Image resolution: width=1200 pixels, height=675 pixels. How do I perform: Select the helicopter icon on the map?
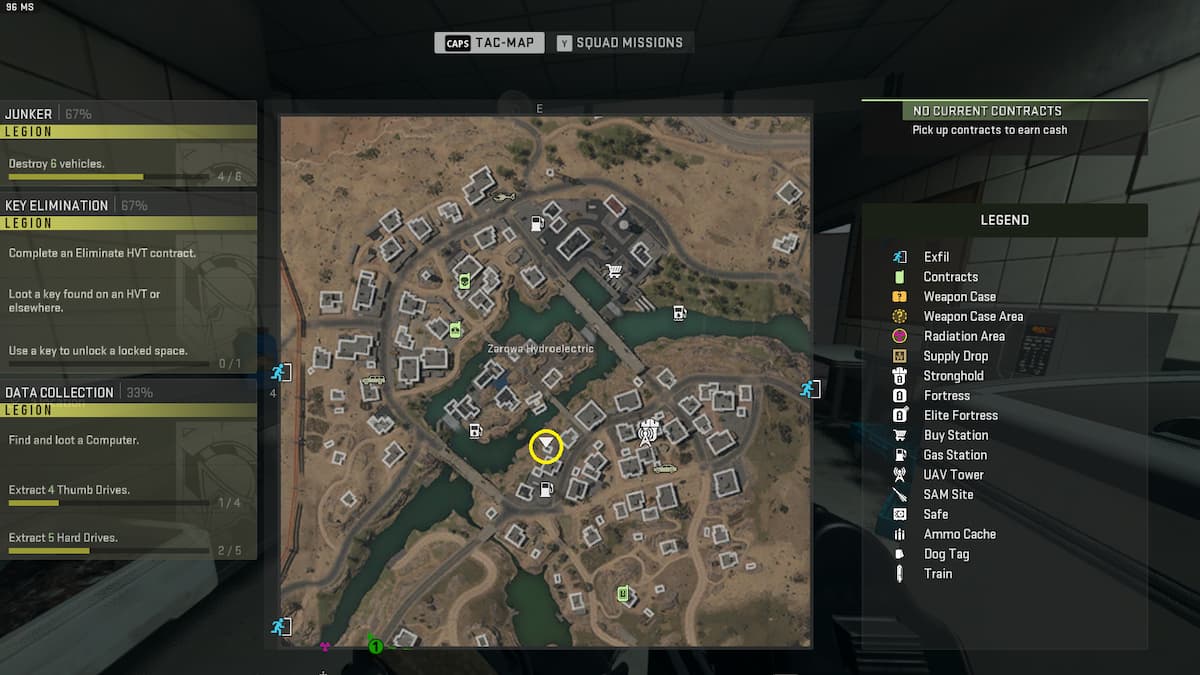pyautogui.click(x=504, y=196)
